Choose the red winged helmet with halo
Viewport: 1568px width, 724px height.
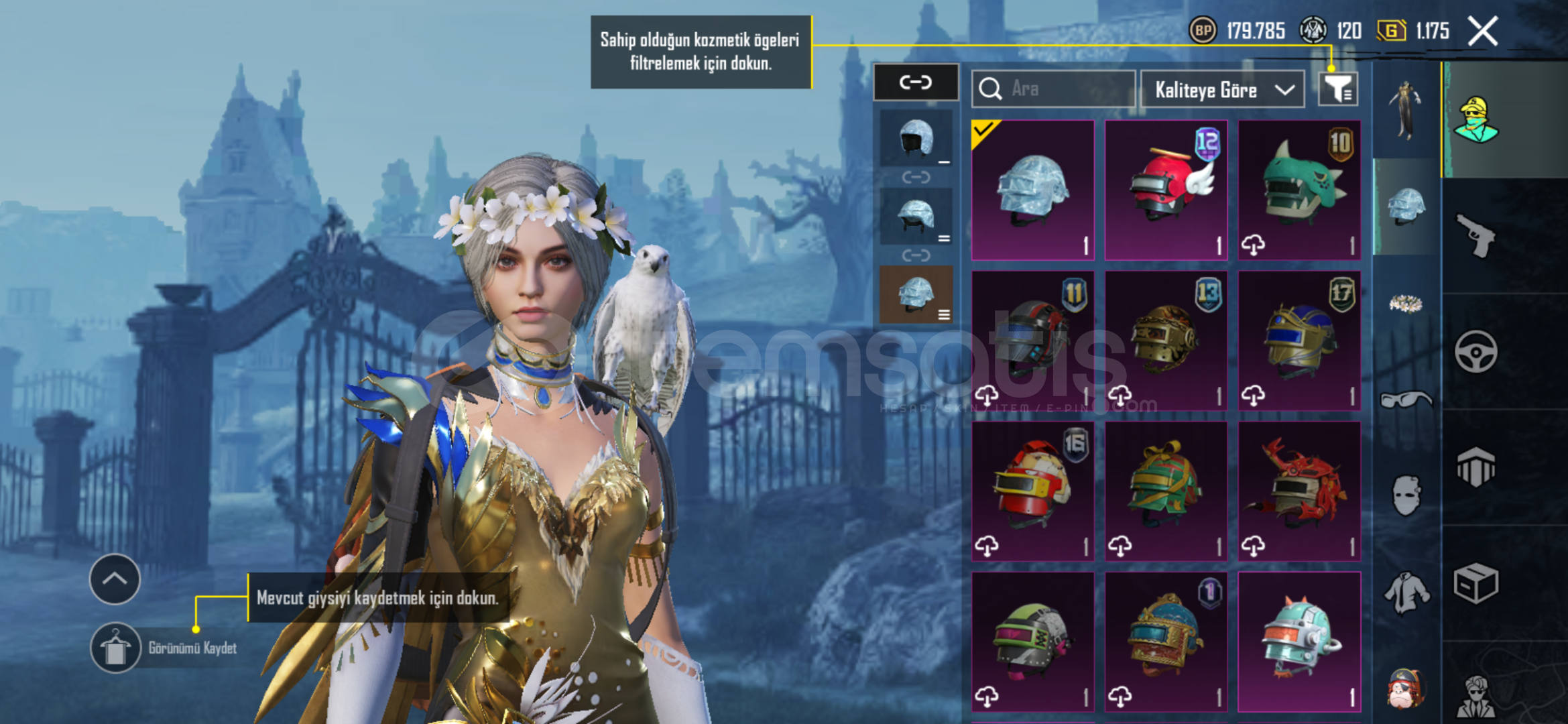pyautogui.click(x=1166, y=190)
